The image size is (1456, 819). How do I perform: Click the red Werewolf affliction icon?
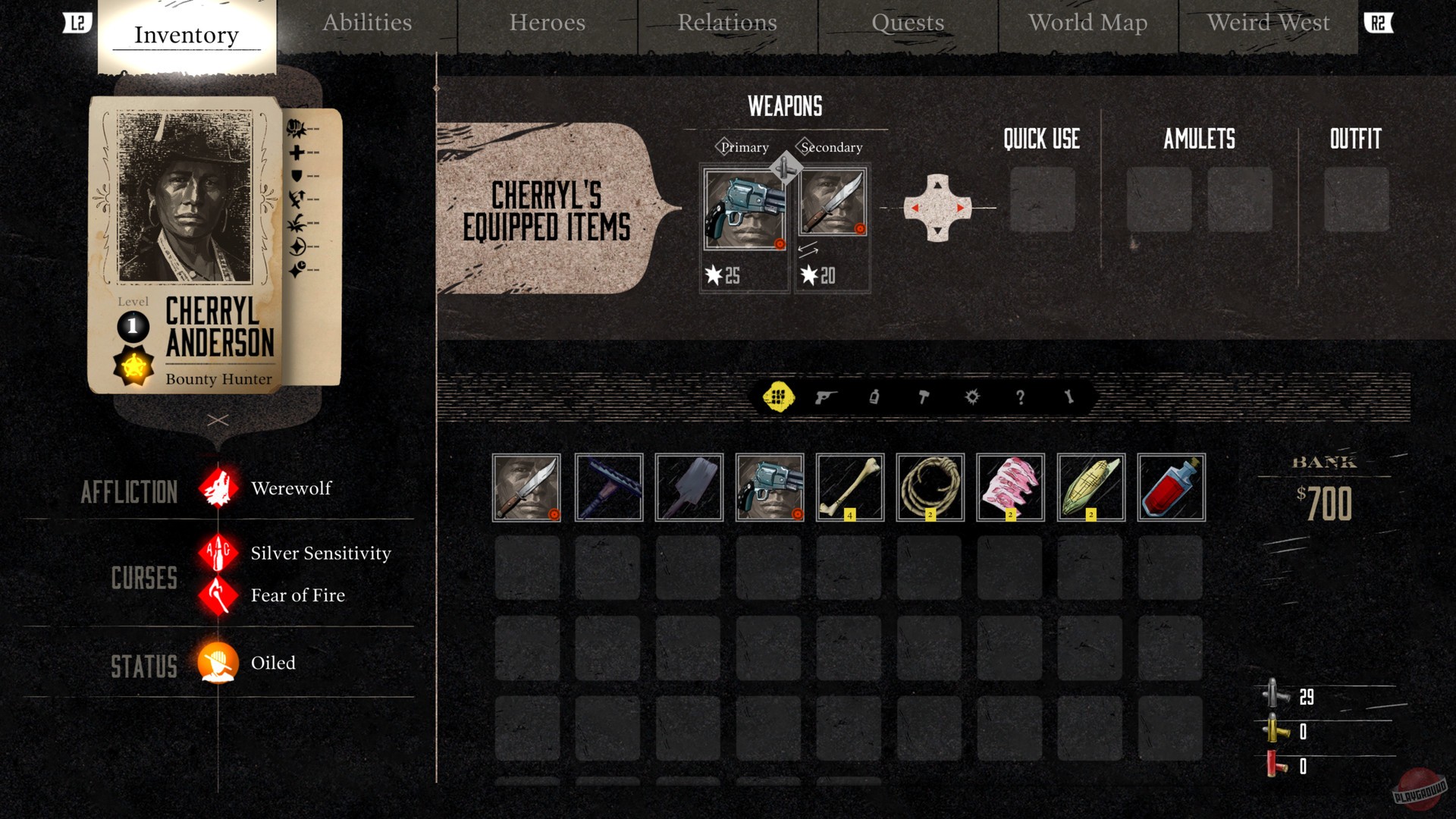coord(218,488)
